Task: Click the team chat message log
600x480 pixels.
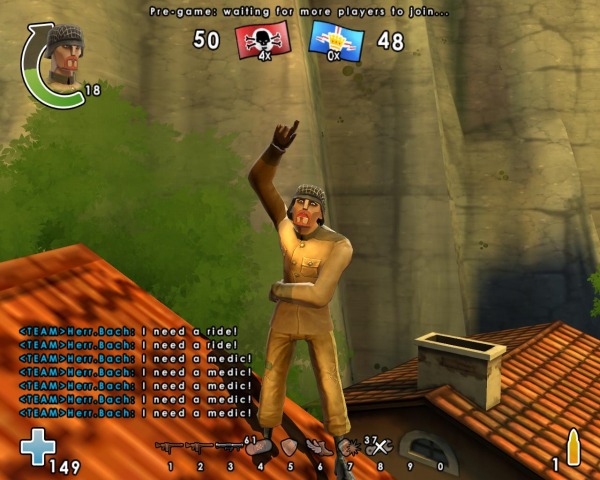Action: coord(137,371)
